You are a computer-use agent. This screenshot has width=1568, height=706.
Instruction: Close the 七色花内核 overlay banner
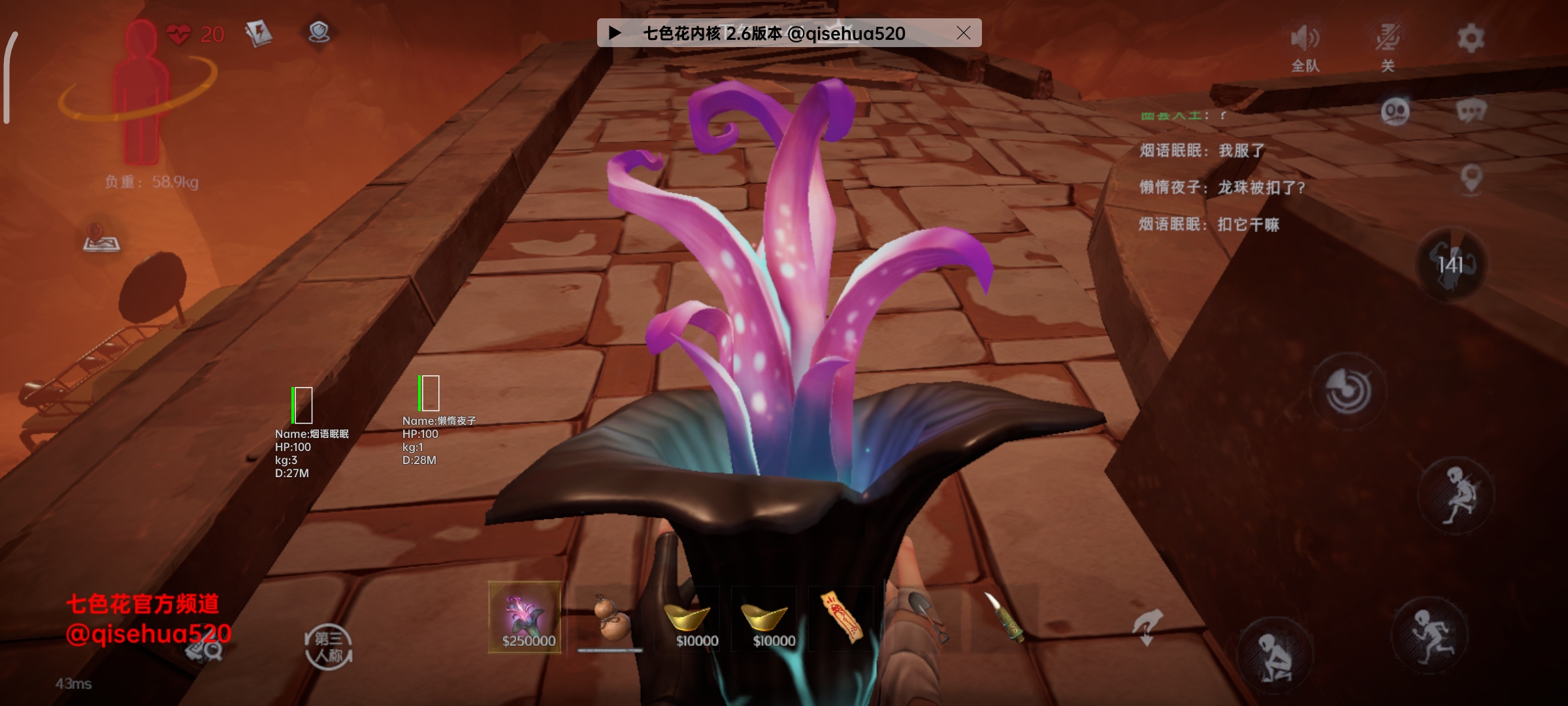[x=963, y=33]
